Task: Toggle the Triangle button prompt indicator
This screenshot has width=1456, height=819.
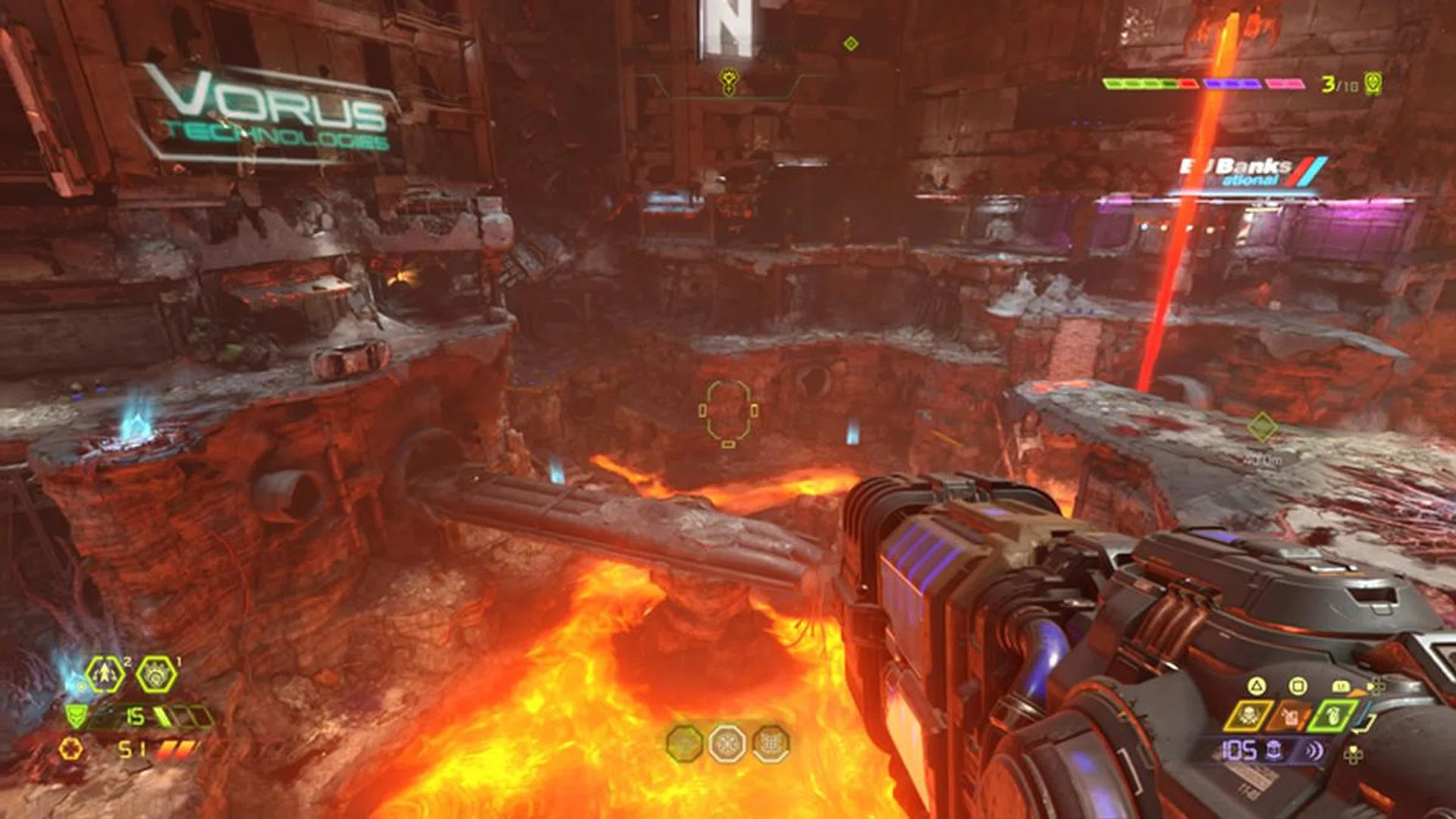Action: (x=1257, y=686)
